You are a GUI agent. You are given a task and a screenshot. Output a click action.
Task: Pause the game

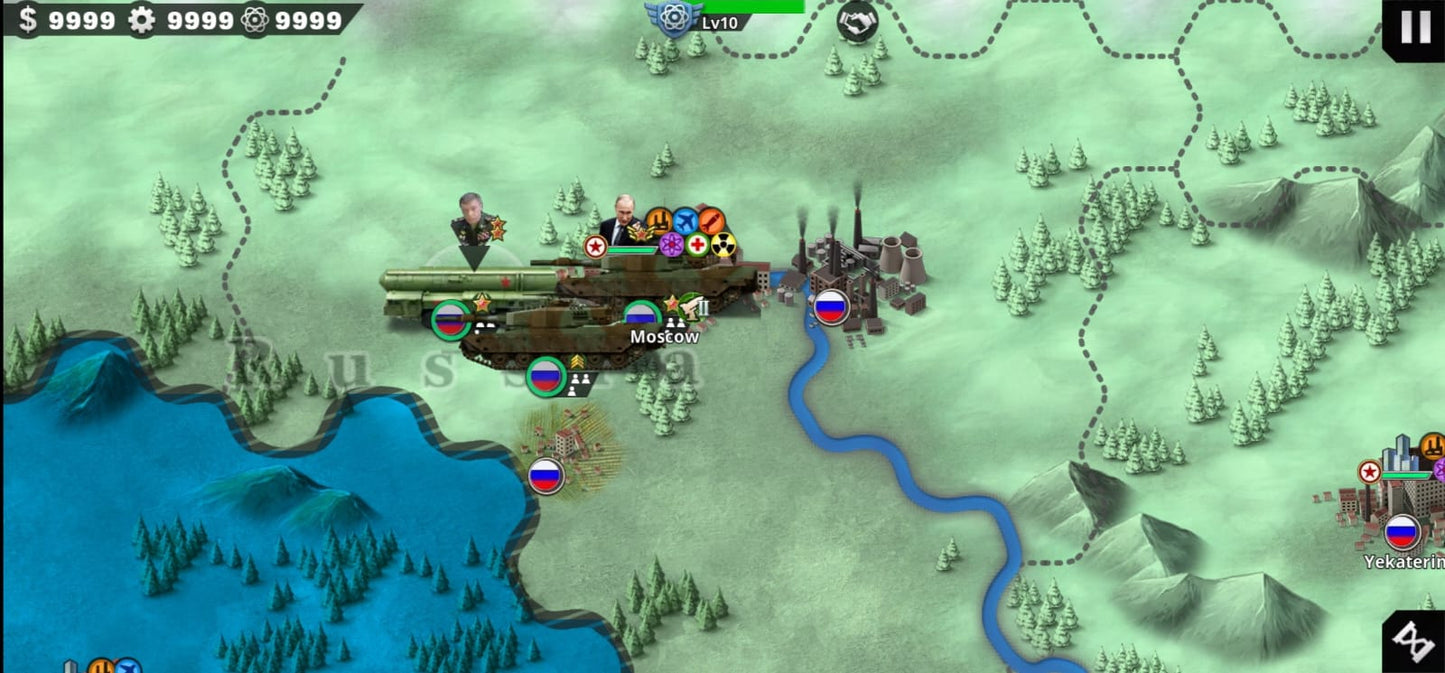point(1415,27)
